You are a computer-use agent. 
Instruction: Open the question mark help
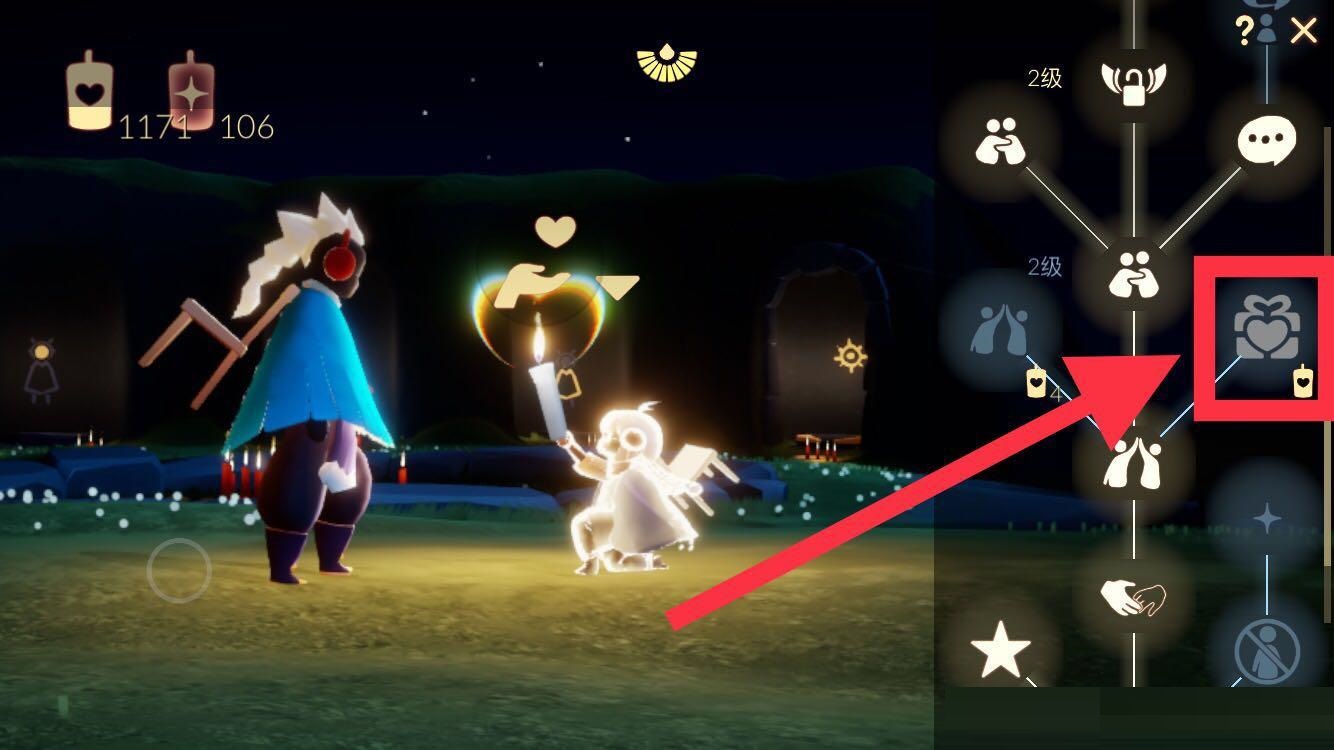coord(1245,31)
